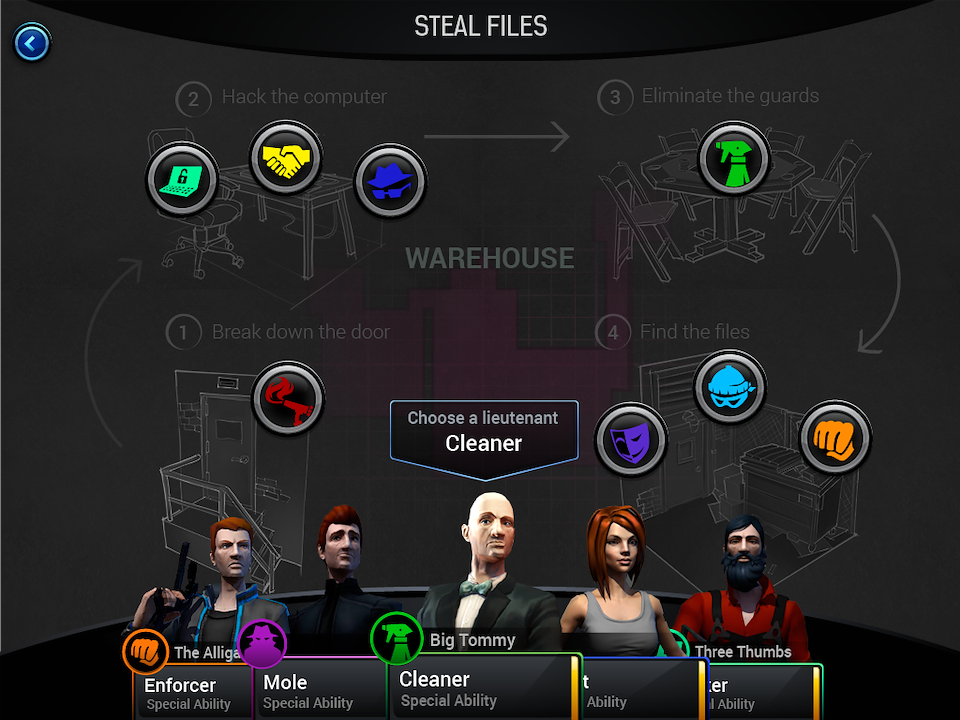Select the blue masked thief icon

pos(730,386)
